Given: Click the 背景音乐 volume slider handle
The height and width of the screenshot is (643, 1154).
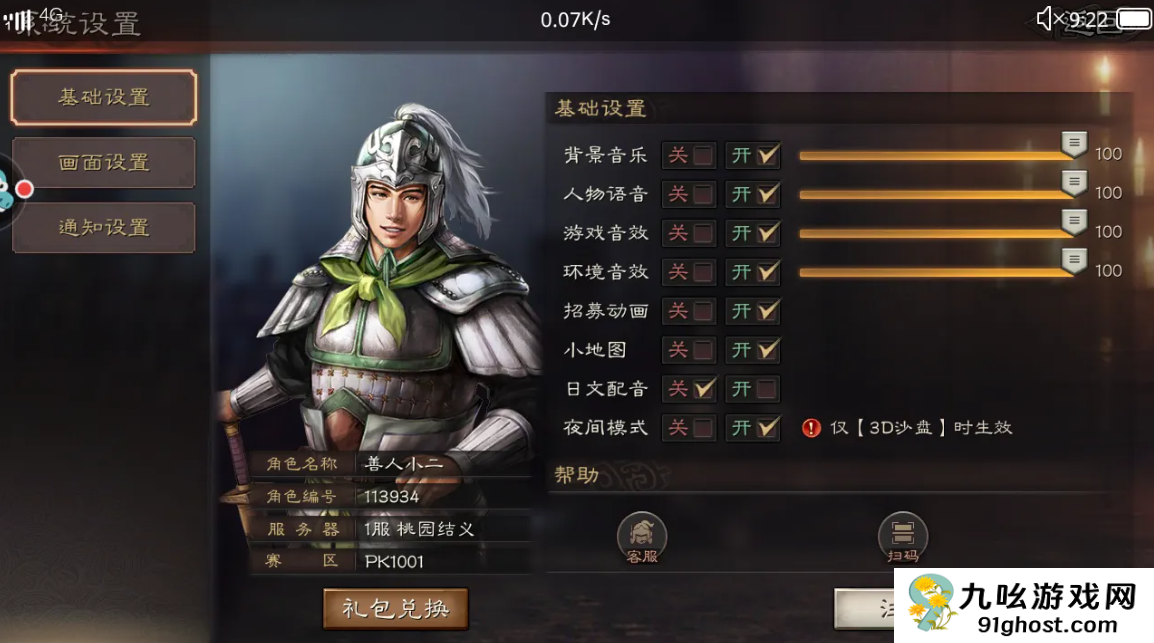Looking at the screenshot, I should point(1074,144).
